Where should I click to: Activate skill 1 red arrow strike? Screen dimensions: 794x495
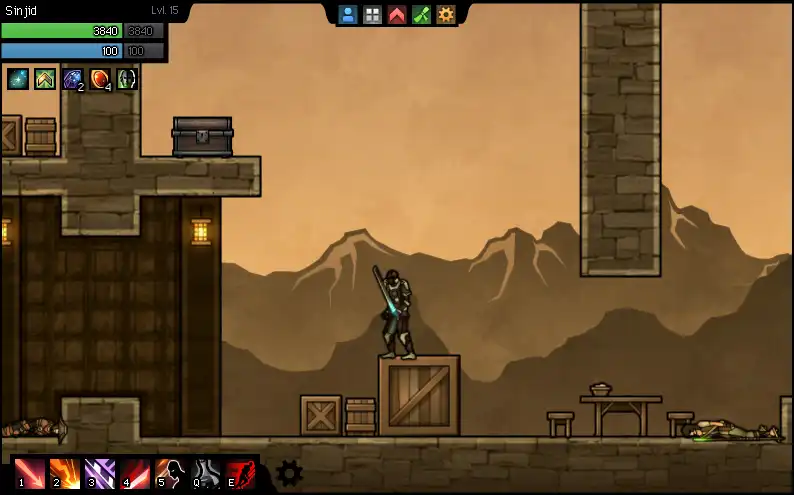(x=29, y=472)
